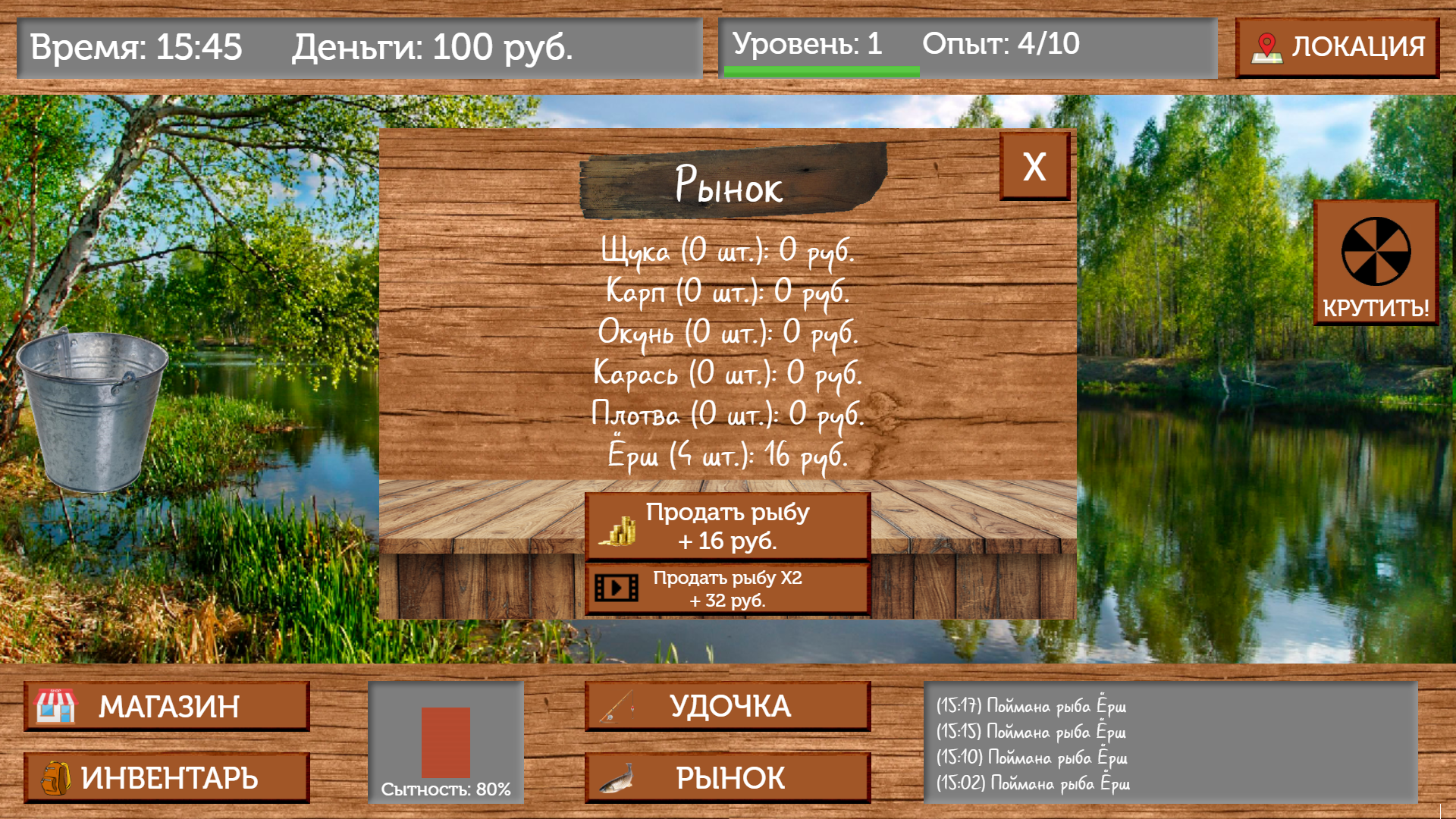Select the fish icon on the РЫНОК button
Screen dimensions: 1456x819
point(618,777)
